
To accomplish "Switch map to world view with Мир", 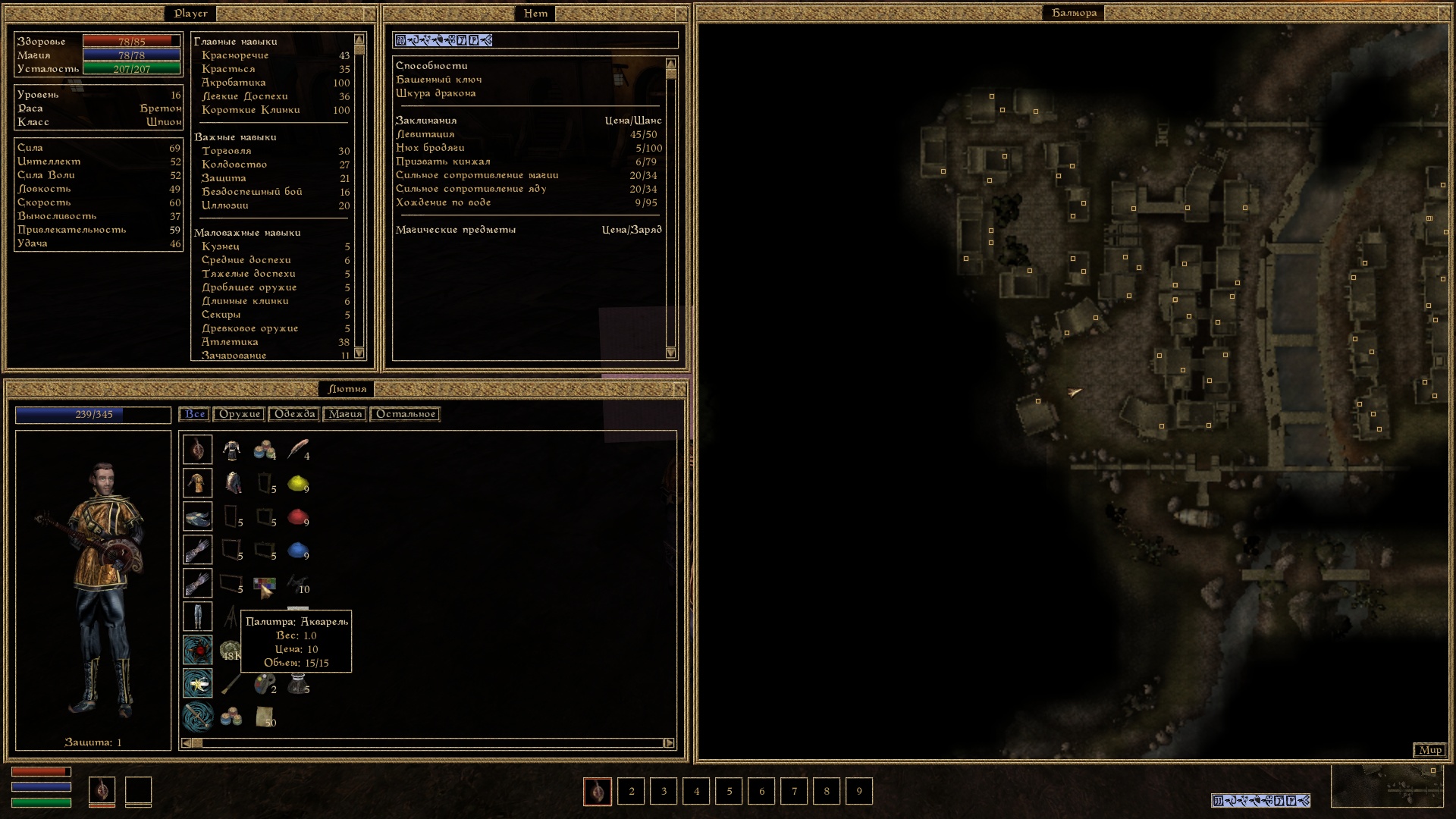I will click(1430, 750).
